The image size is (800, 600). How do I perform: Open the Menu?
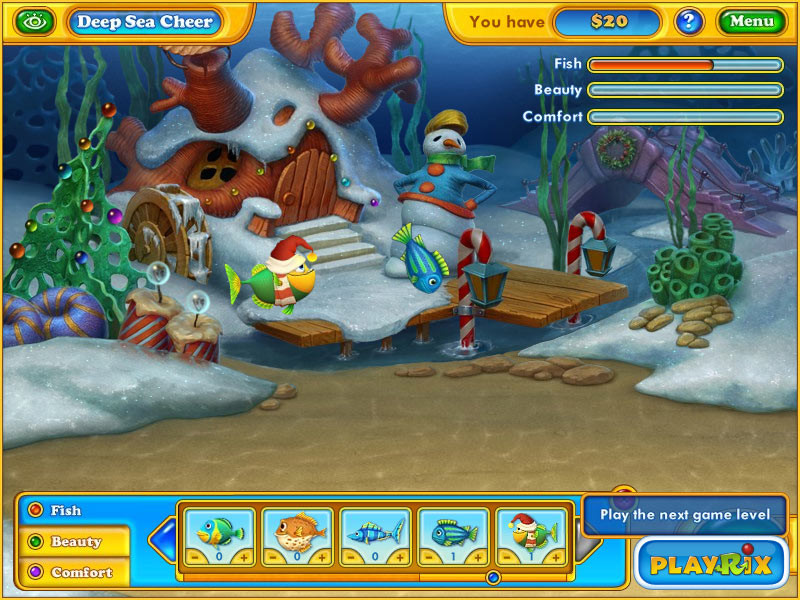[x=752, y=21]
